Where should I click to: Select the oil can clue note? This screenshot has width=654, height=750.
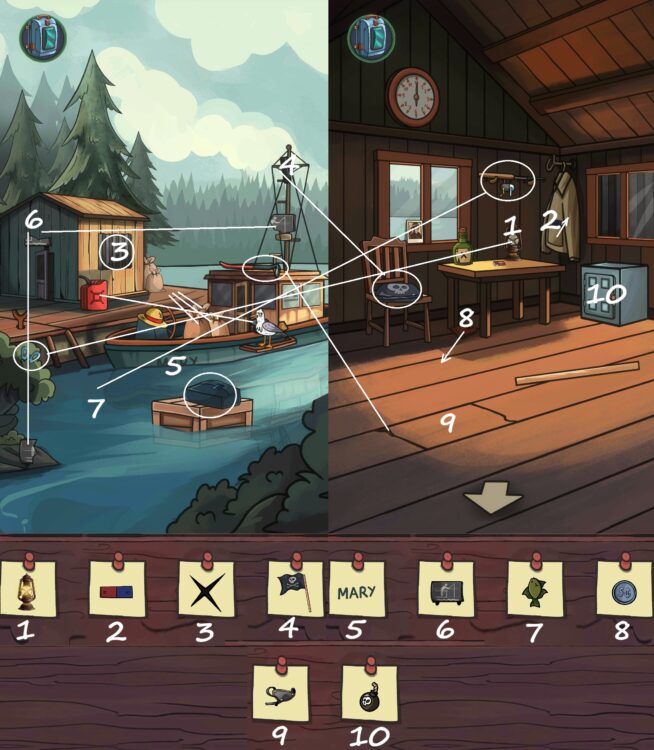281,693
